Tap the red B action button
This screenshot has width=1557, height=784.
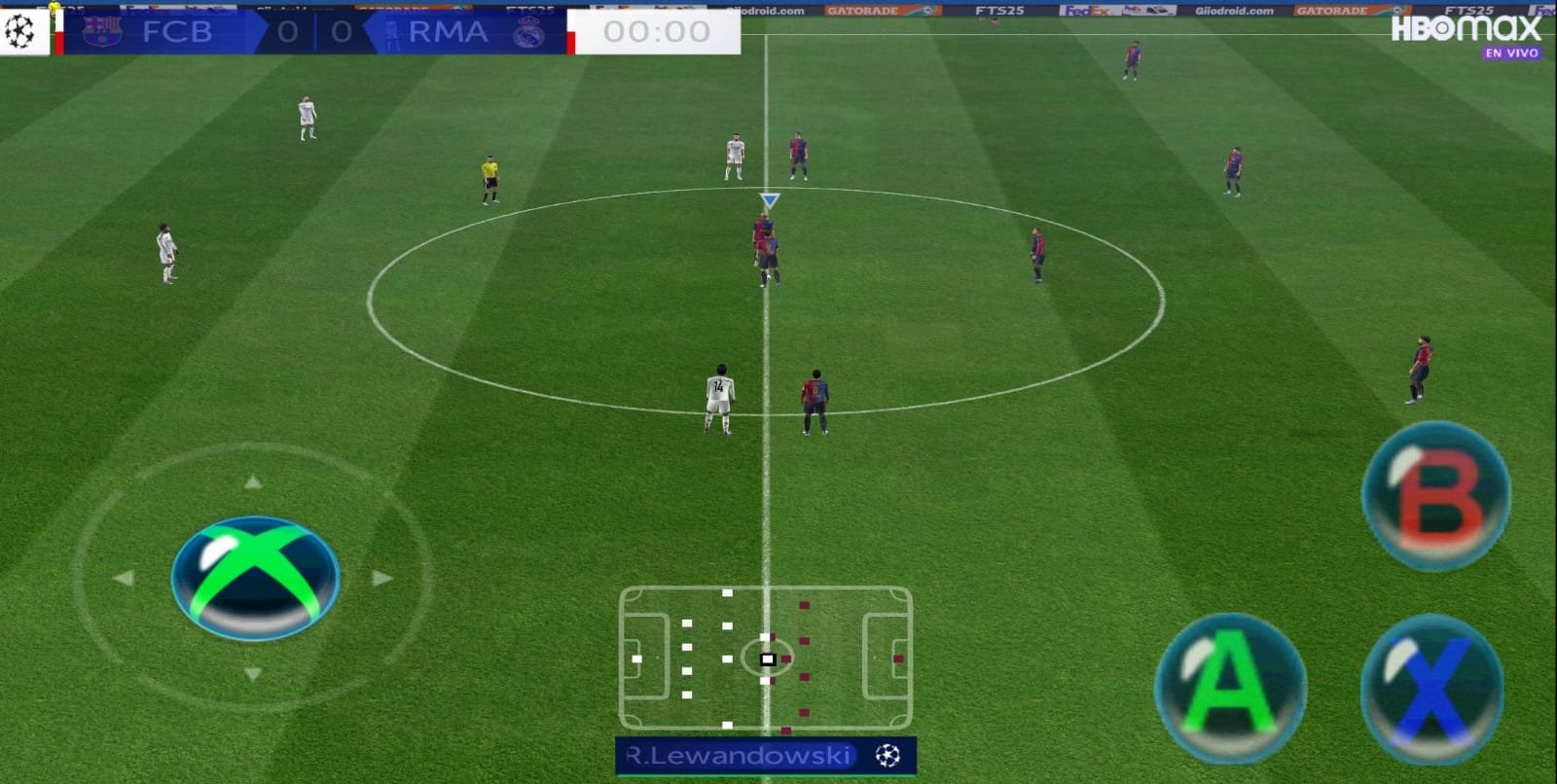(1435, 495)
